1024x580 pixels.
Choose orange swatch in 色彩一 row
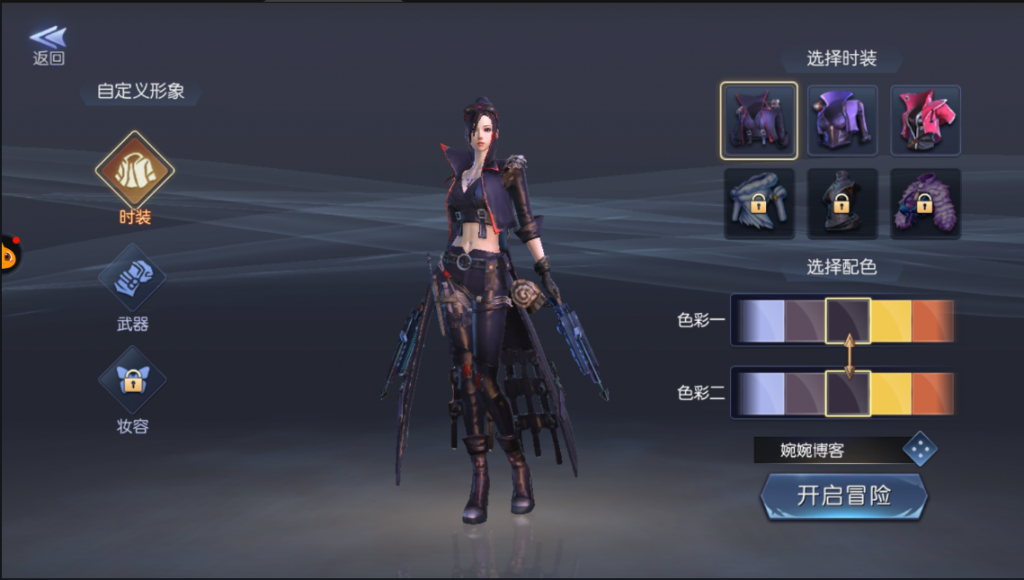[x=932, y=321]
